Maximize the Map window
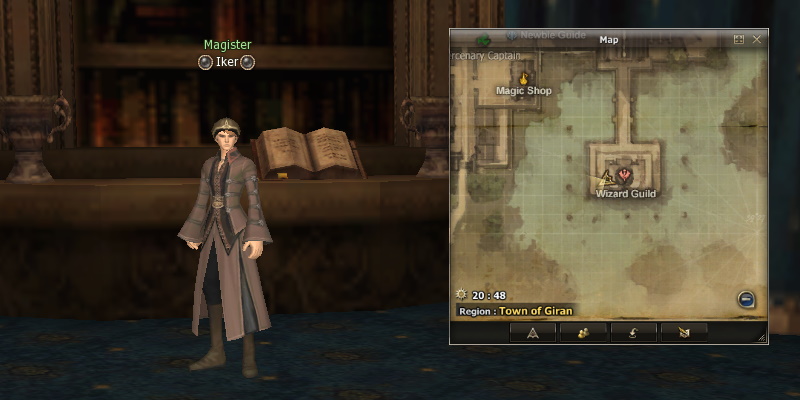800x400 pixels. point(739,40)
